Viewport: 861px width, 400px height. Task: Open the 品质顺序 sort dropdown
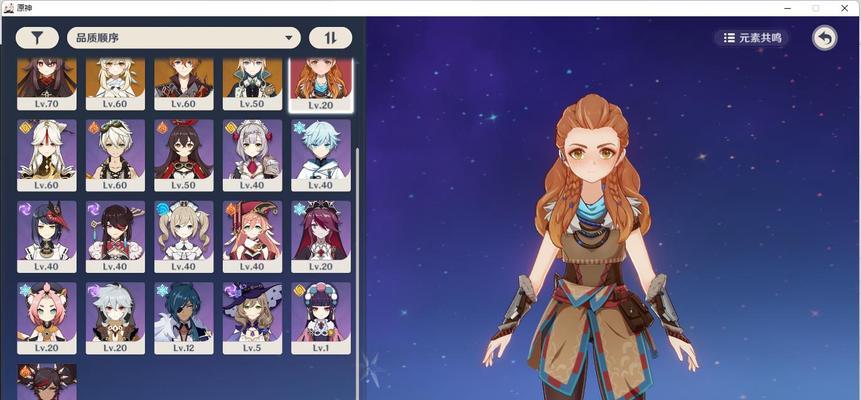tap(184, 38)
